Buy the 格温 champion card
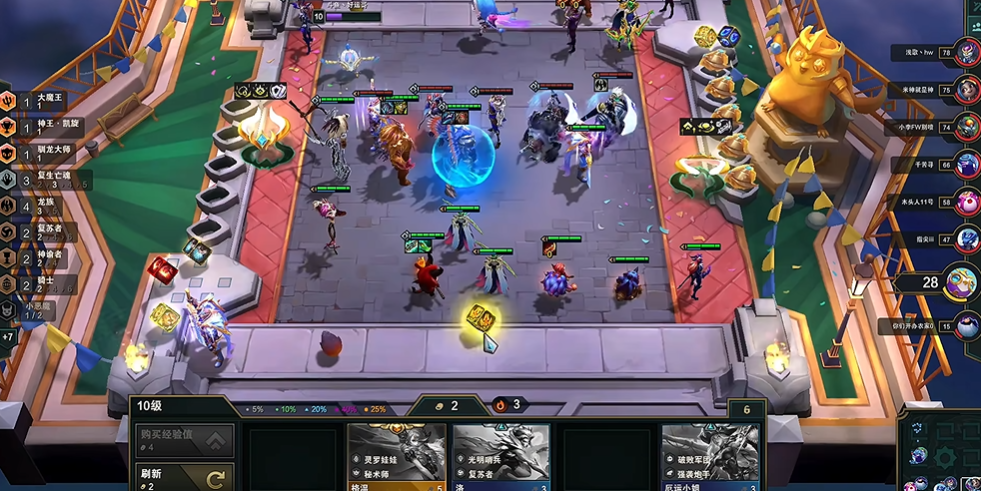The image size is (981, 491). 396,458
